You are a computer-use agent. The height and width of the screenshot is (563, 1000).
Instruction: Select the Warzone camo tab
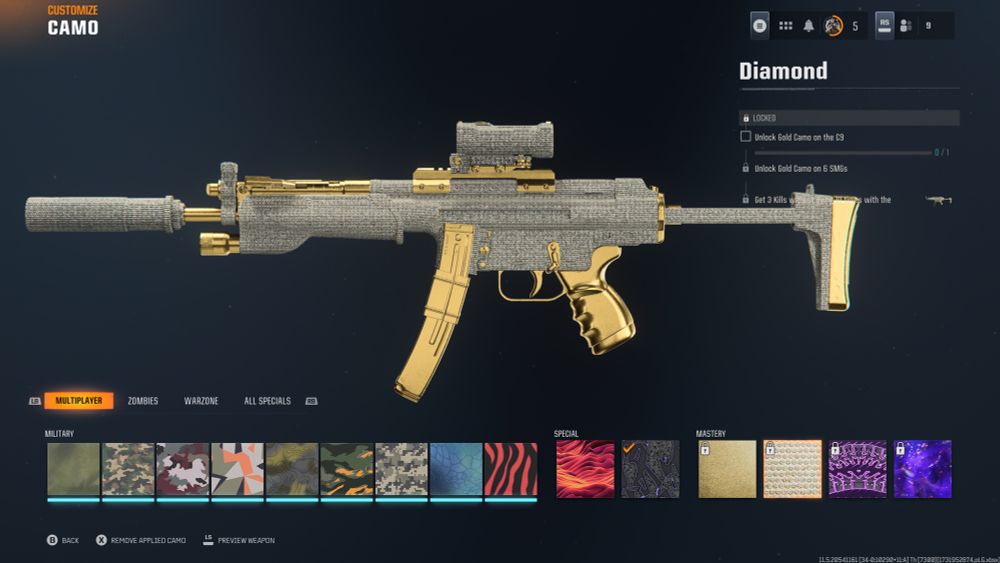(x=201, y=401)
